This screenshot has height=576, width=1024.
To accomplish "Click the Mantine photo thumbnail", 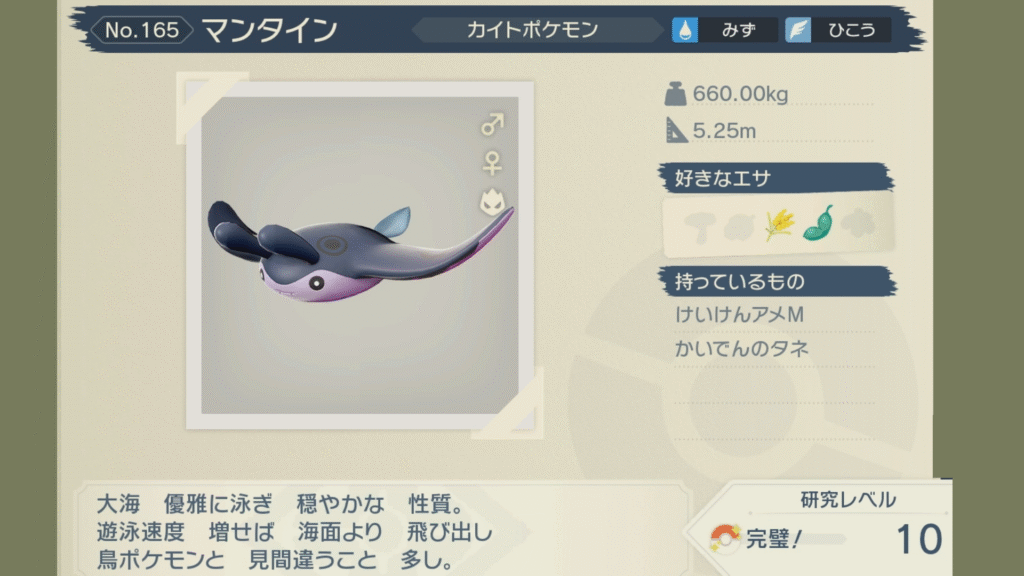I will click(x=360, y=255).
